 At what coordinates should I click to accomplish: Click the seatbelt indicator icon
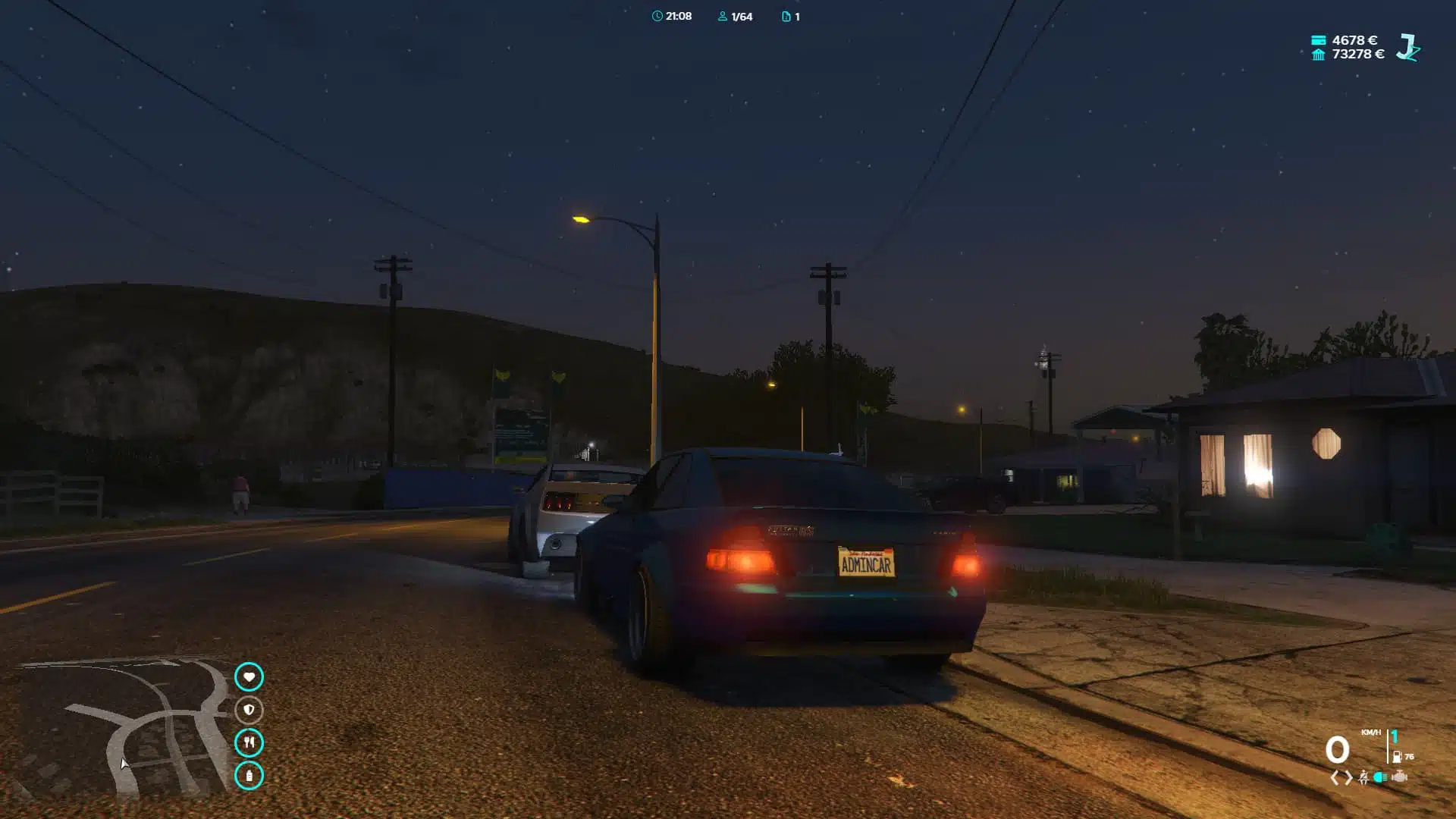(1363, 777)
